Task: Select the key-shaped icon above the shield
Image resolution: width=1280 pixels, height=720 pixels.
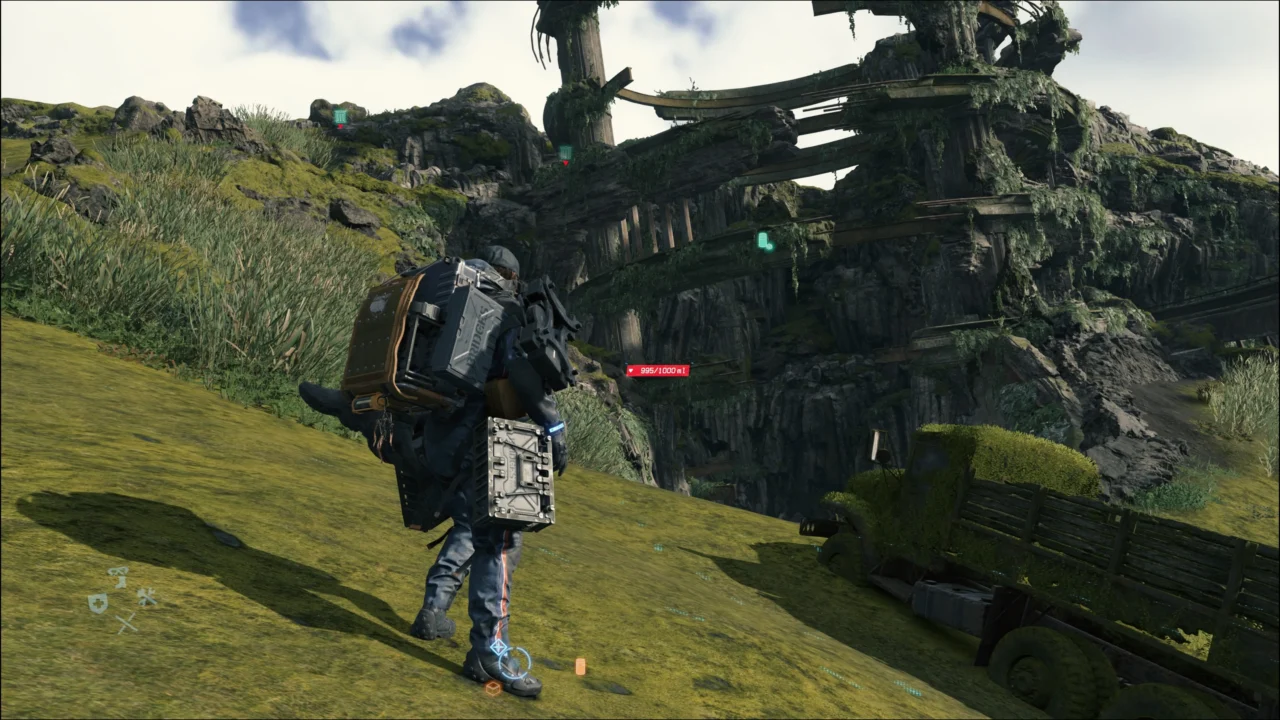Action: pyautogui.click(x=119, y=577)
